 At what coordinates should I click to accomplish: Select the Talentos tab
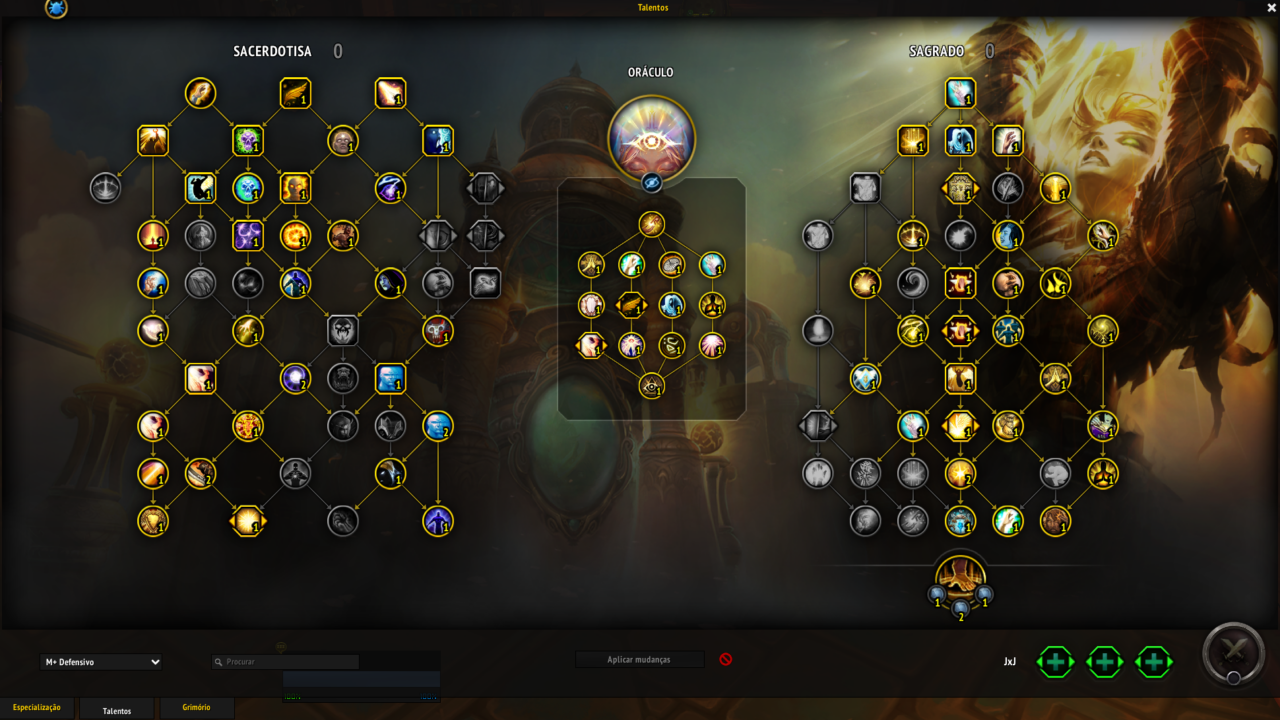pyautogui.click(x=117, y=710)
